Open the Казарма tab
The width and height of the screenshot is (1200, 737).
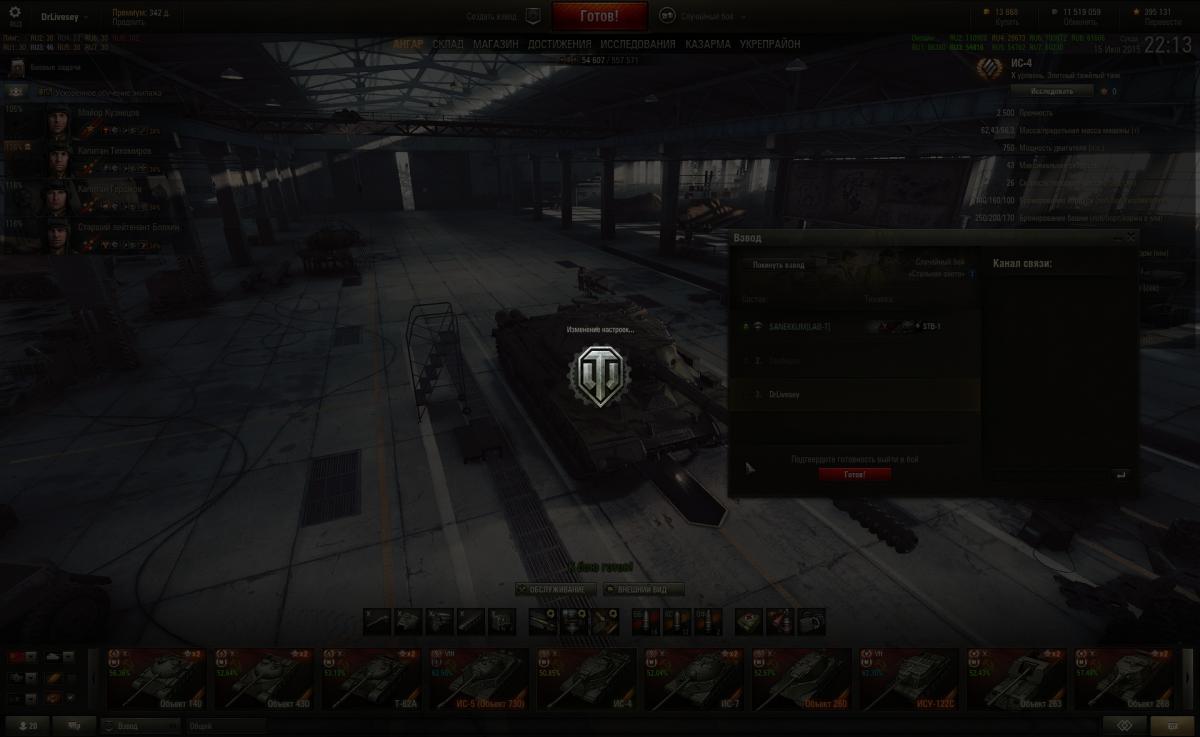(708, 45)
